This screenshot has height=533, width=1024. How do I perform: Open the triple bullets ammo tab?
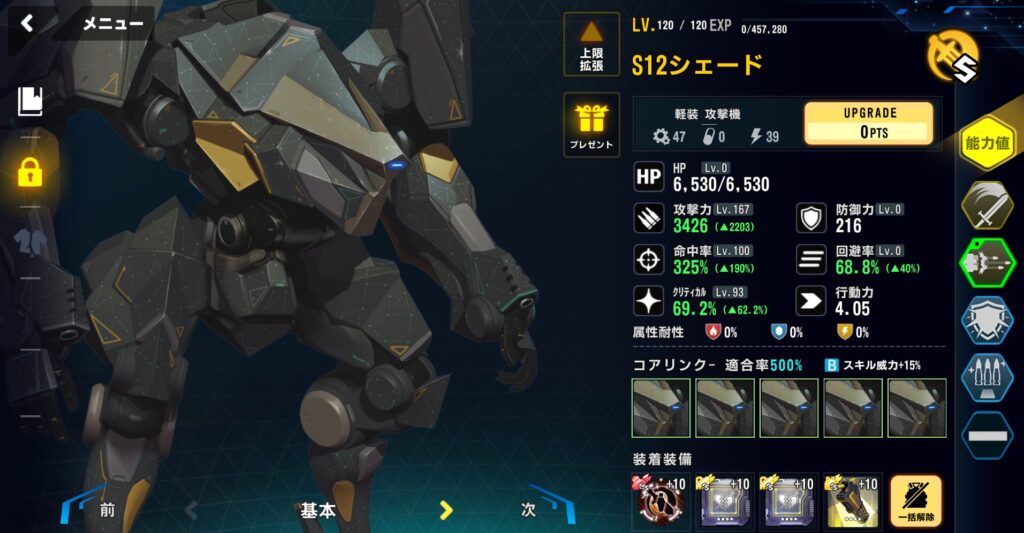[987, 378]
